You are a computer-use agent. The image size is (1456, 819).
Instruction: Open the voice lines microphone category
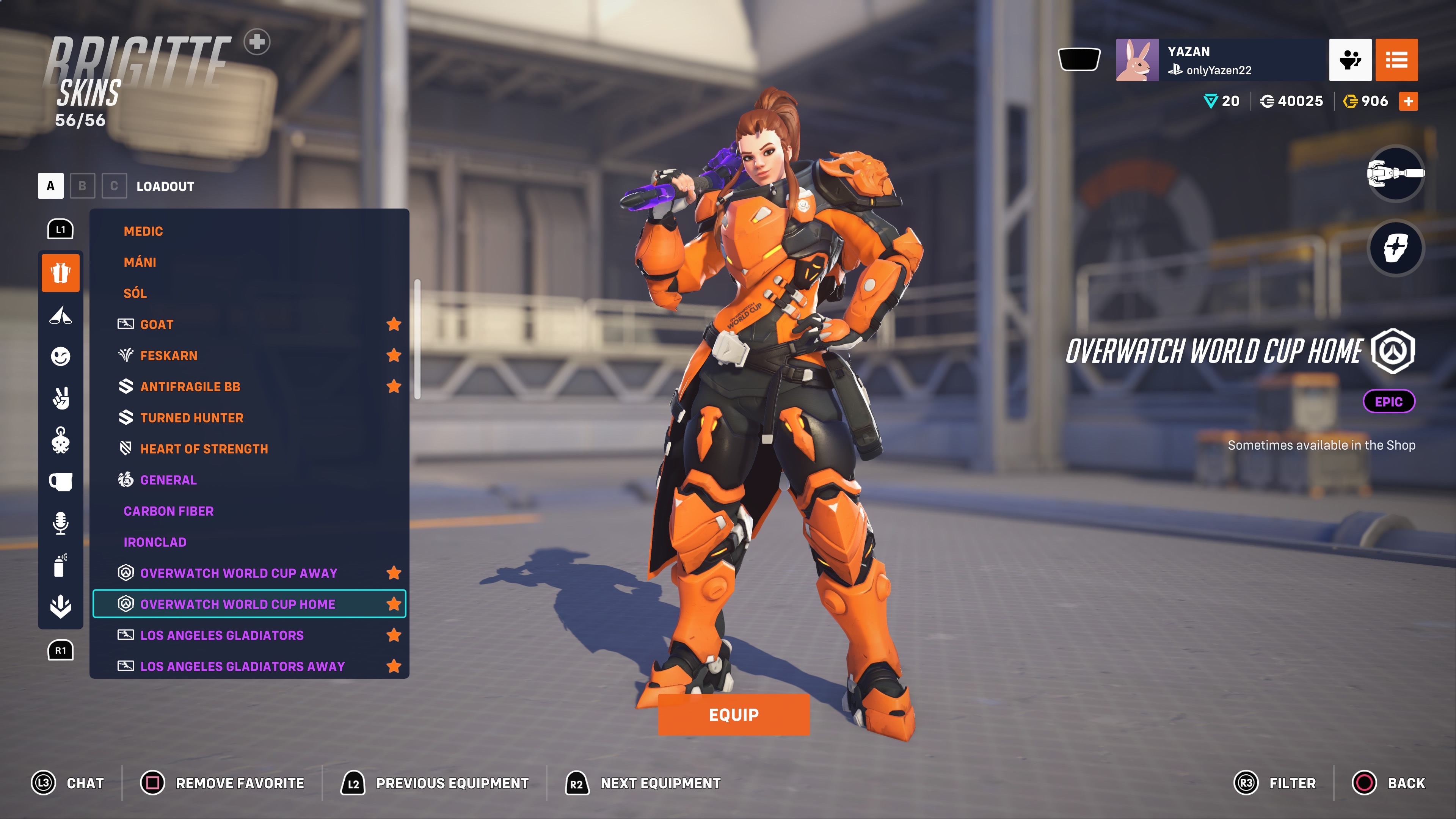(x=61, y=523)
